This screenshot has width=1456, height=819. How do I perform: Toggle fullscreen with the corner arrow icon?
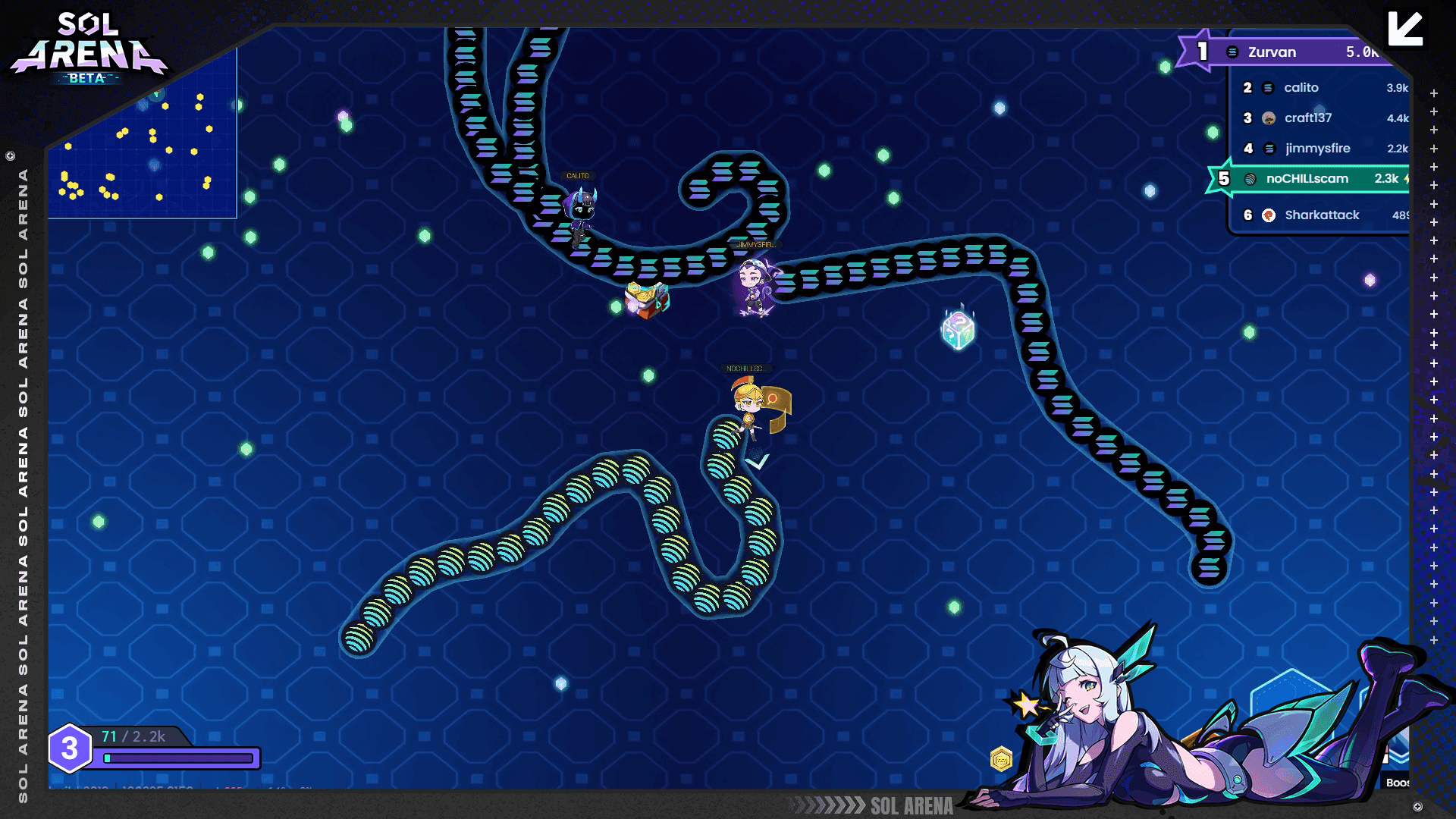pyautogui.click(x=1407, y=28)
